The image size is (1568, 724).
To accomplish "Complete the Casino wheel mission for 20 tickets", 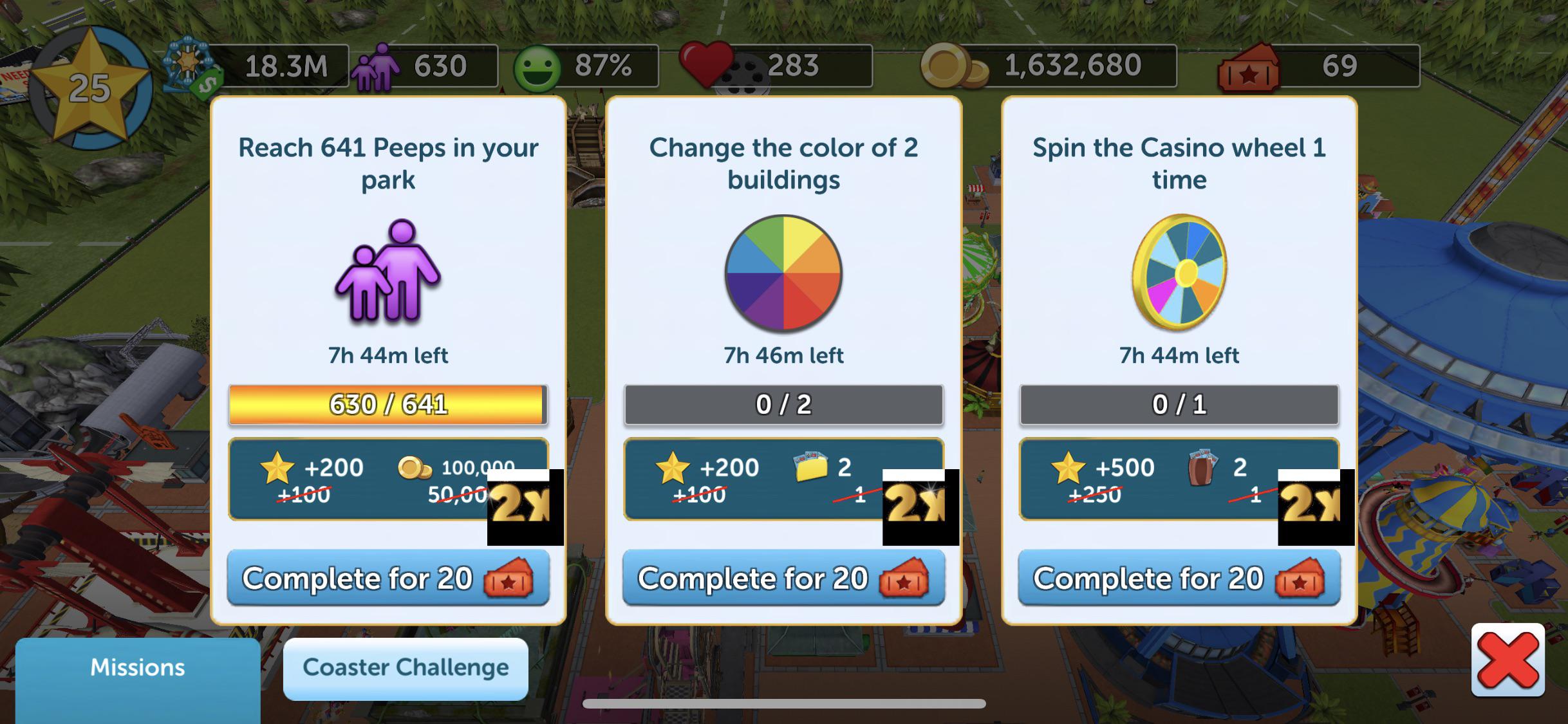I will (x=1178, y=578).
